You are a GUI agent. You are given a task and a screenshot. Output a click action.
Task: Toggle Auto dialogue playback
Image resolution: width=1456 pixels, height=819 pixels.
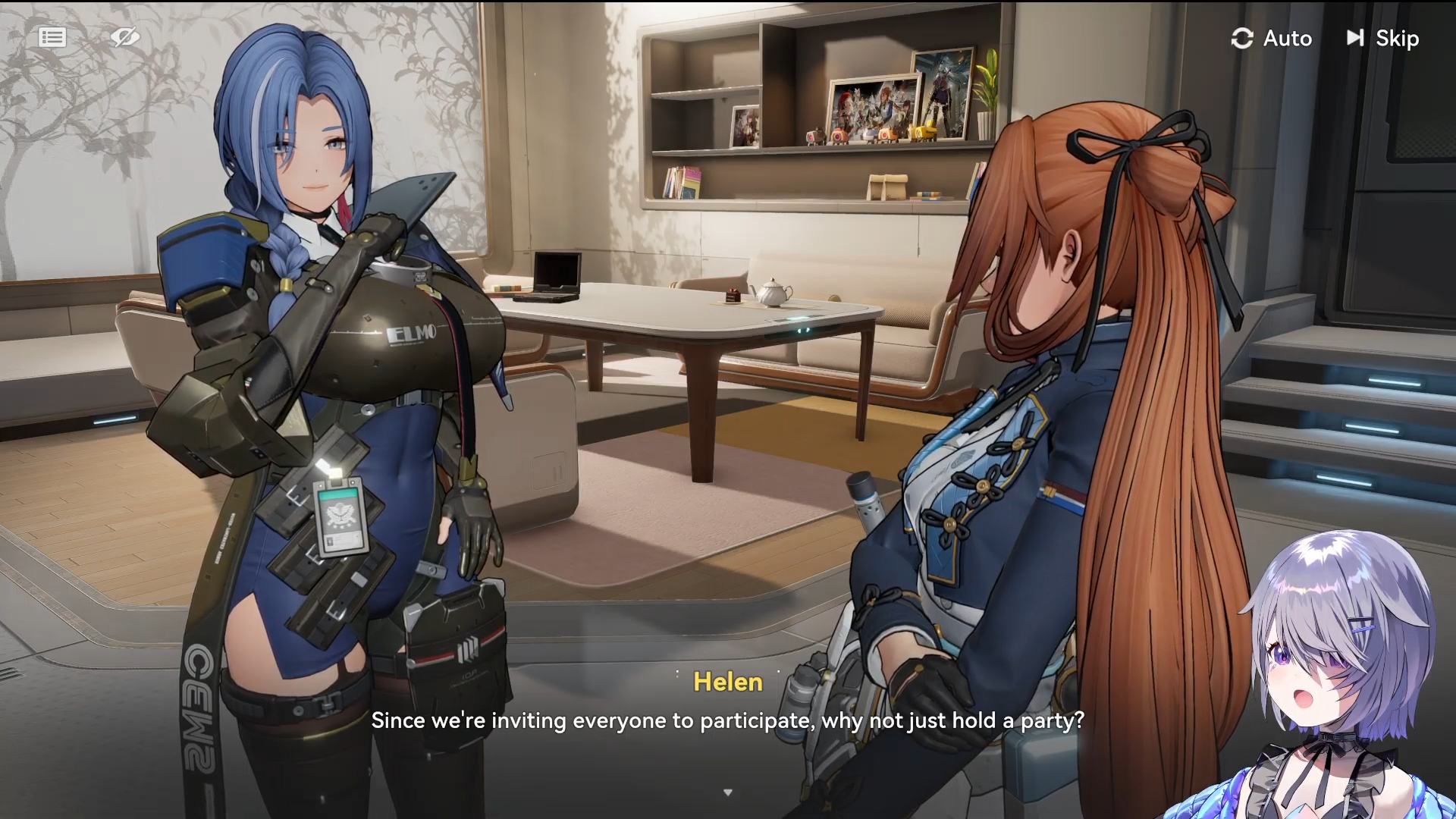pyautogui.click(x=1272, y=38)
